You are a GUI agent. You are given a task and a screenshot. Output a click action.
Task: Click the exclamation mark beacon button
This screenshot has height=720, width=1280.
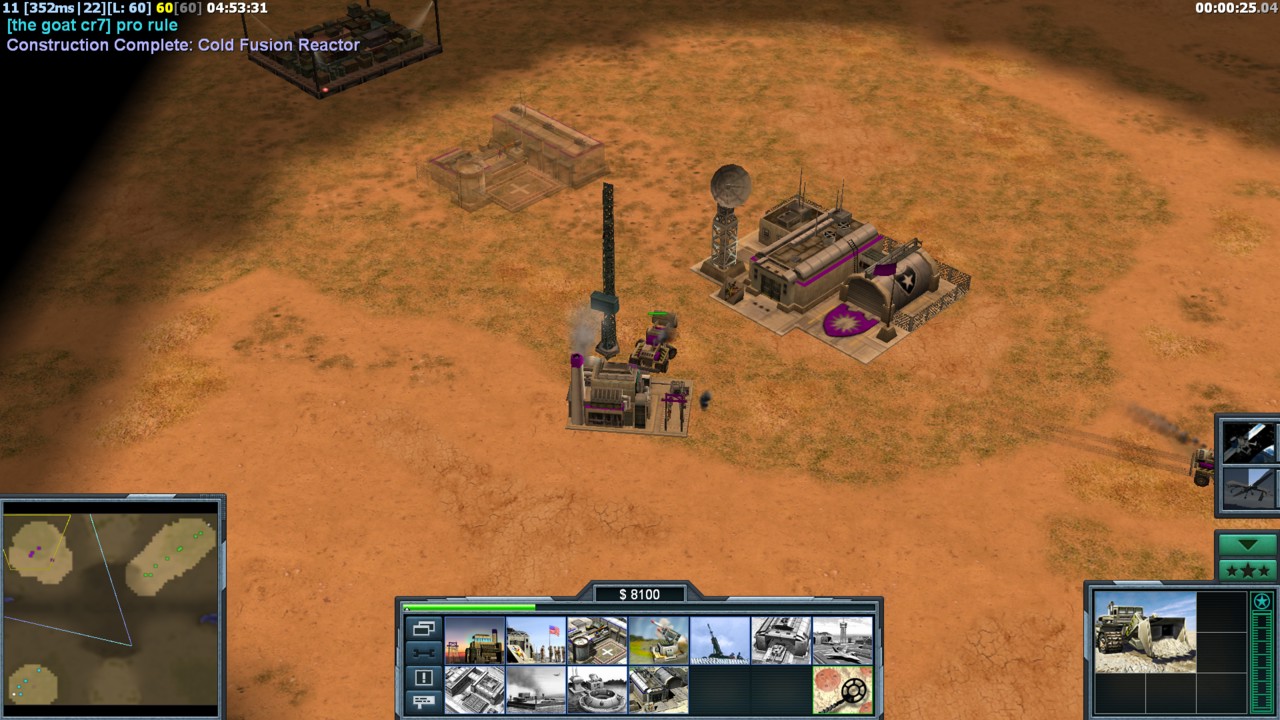click(x=423, y=678)
